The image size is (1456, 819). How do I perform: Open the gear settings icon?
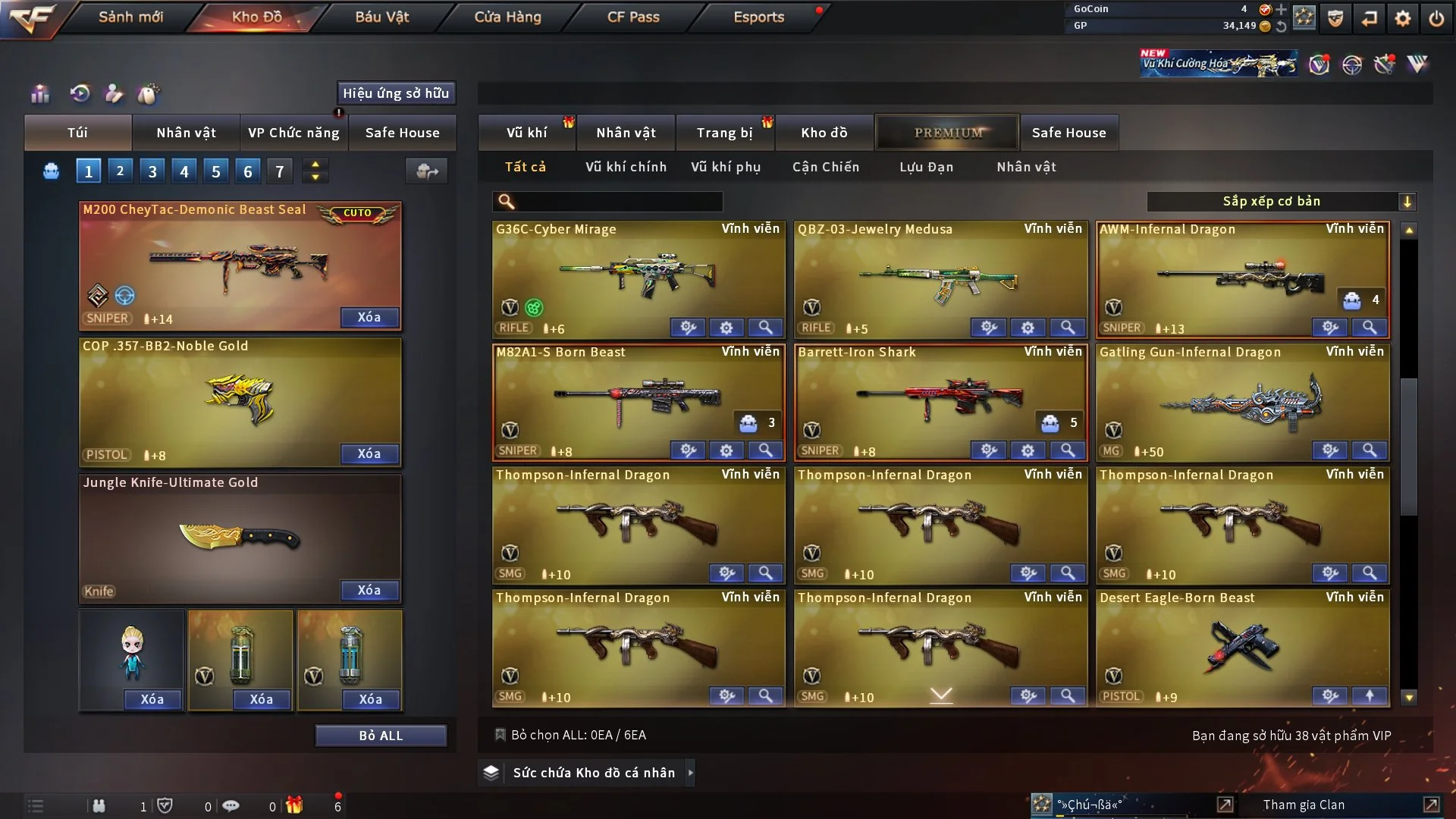1403,18
